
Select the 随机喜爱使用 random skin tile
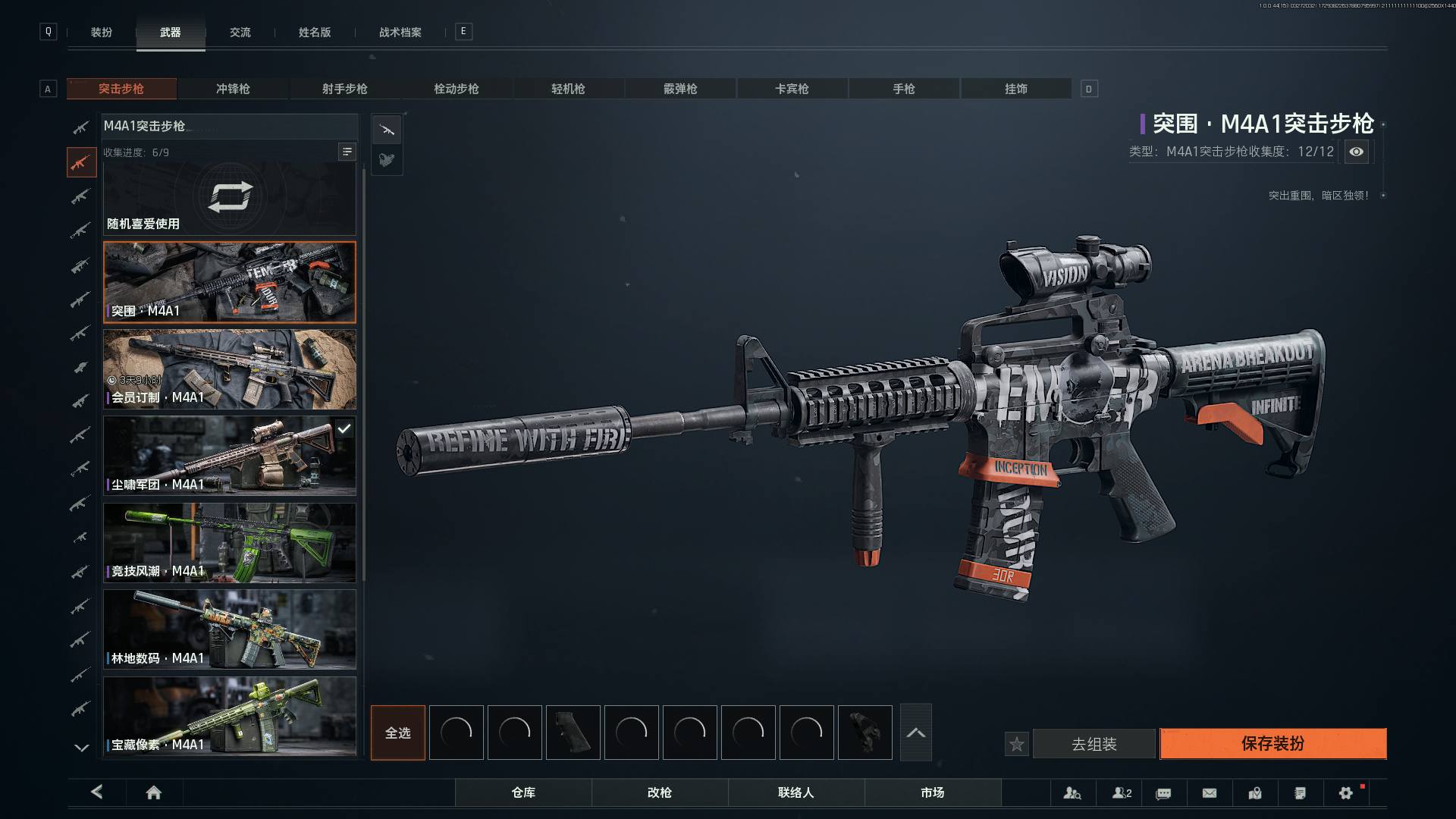[229, 199]
